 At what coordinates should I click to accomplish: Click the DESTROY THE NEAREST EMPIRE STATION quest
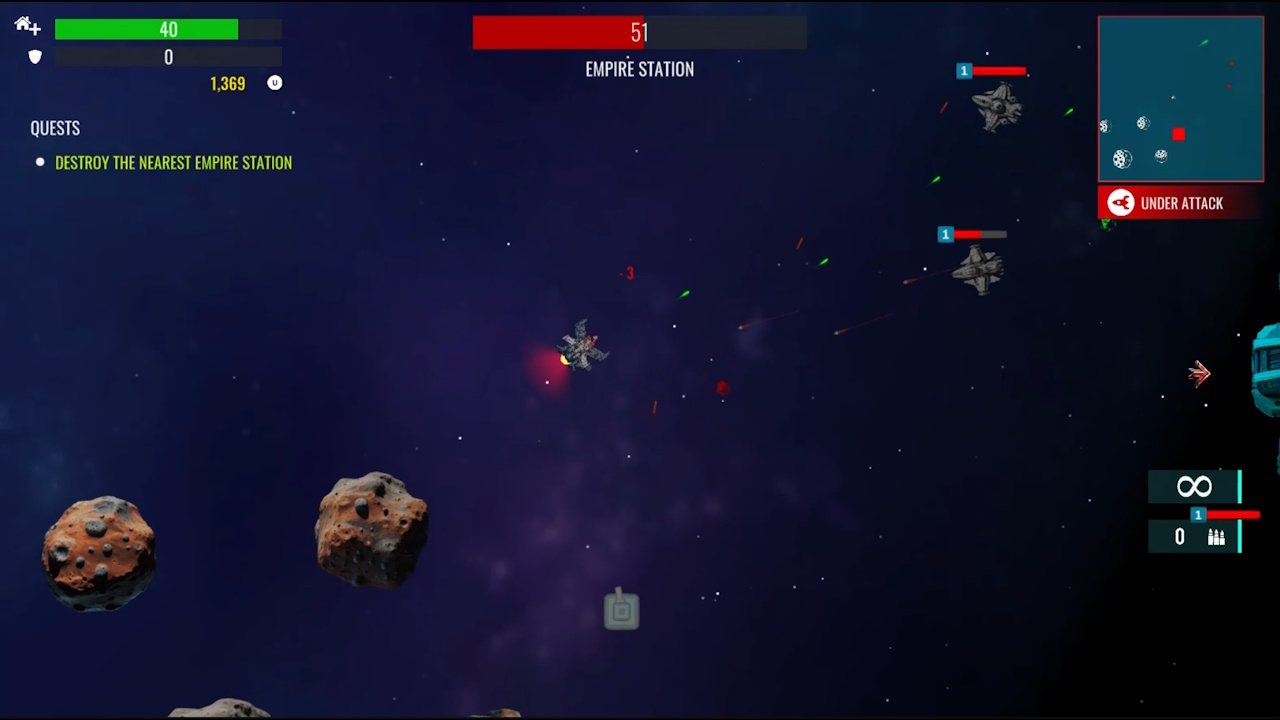(173, 162)
